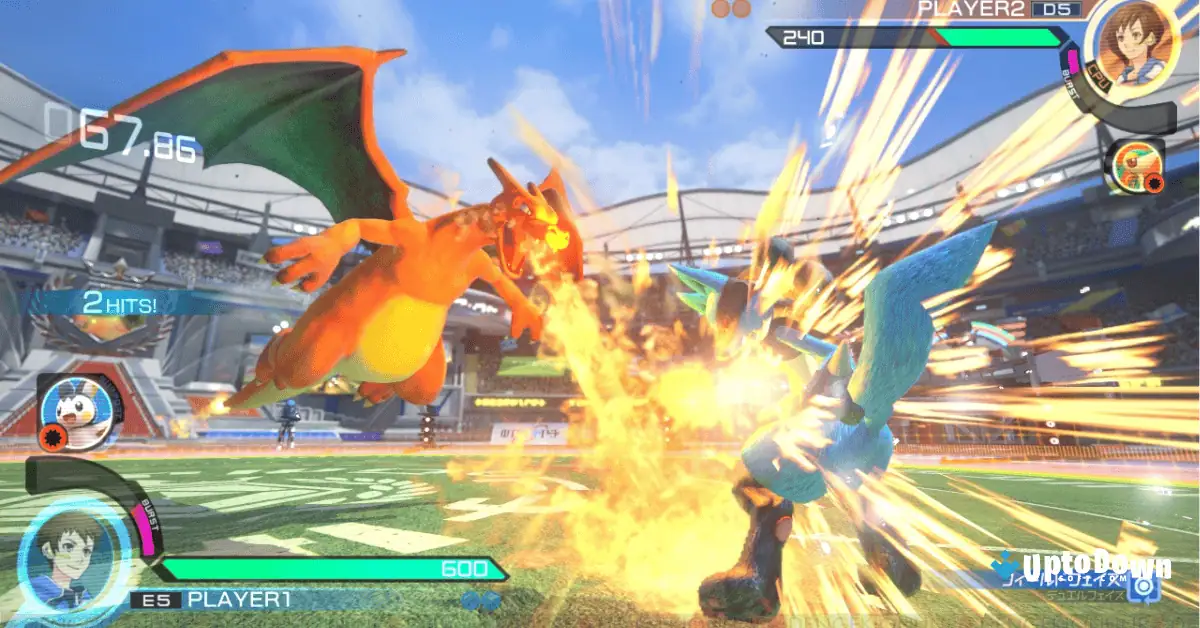Open the Uptodown watermark logo
This screenshot has width=1200, height=628.
(x=1096, y=567)
